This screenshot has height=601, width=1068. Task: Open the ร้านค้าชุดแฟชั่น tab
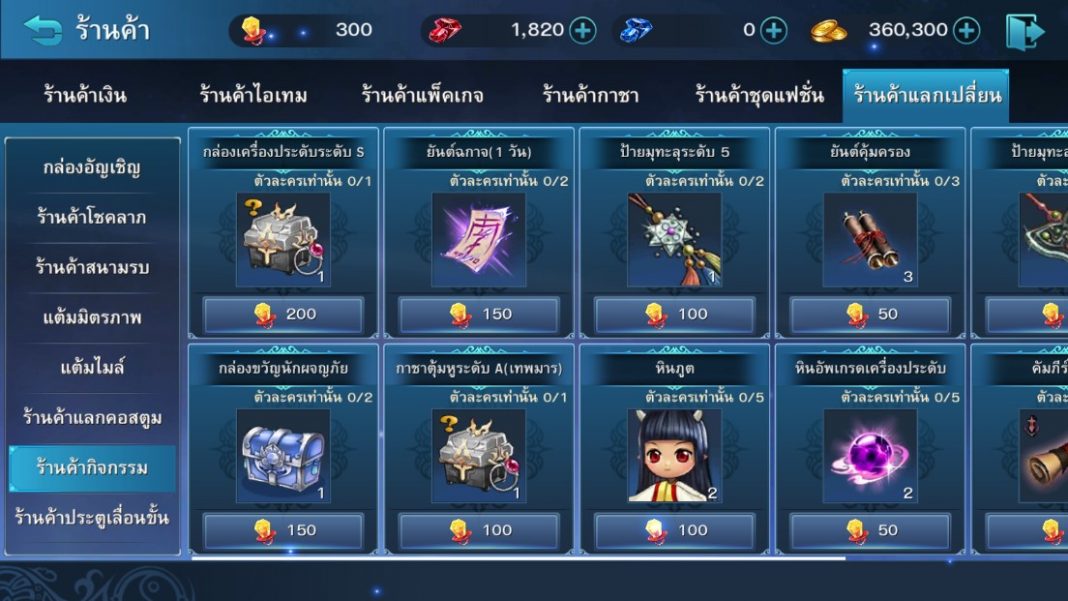click(759, 96)
